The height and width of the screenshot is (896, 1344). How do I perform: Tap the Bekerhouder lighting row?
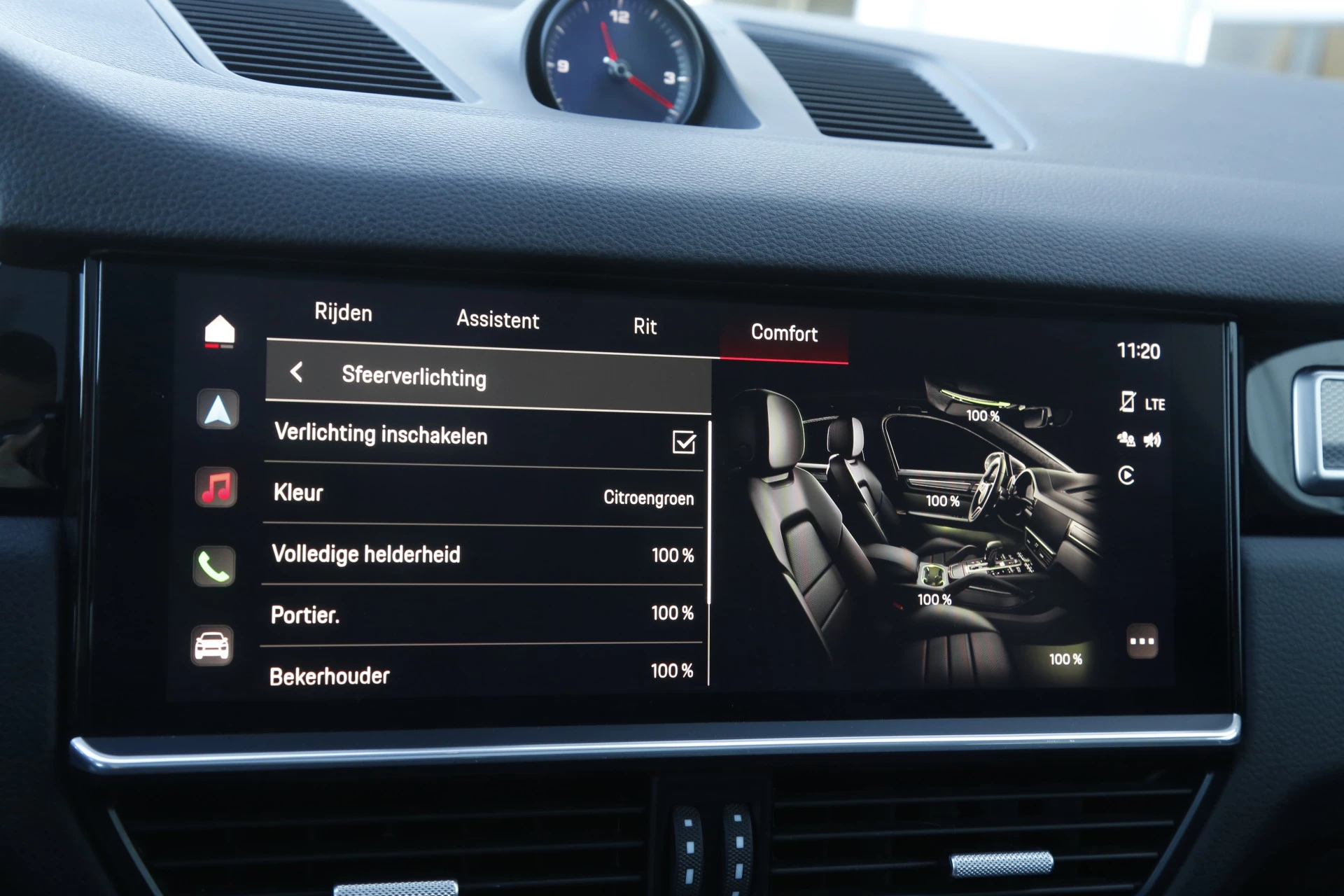(x=483, y=672)
